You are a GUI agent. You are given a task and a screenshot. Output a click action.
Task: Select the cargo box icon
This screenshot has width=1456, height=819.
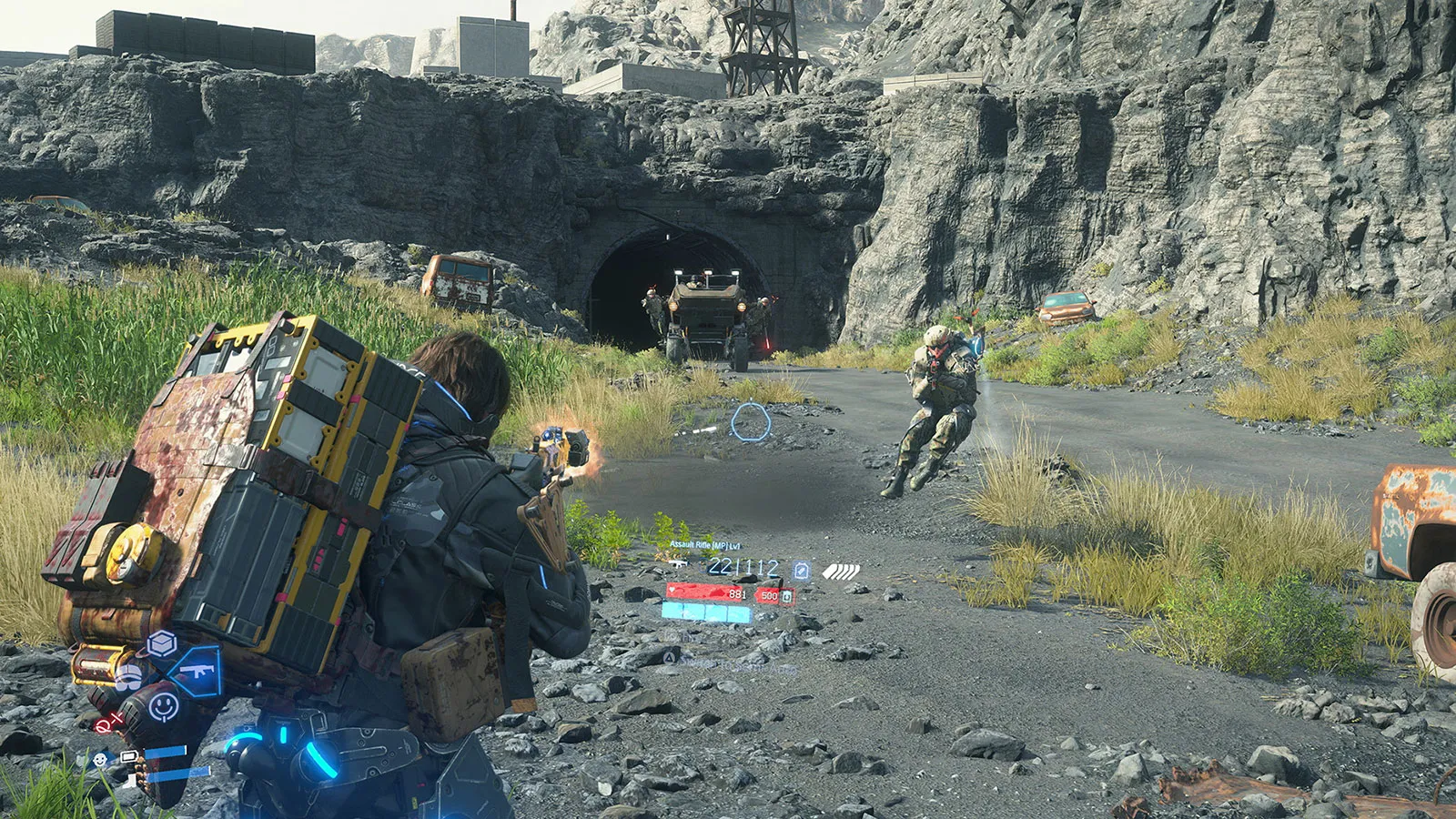click(x=162, y=644)
